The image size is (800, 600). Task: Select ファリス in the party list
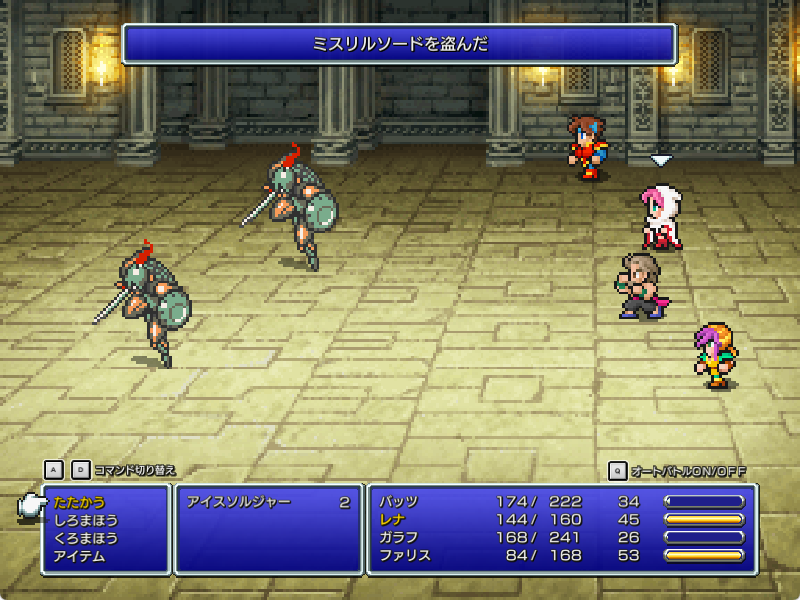[405, 556]
